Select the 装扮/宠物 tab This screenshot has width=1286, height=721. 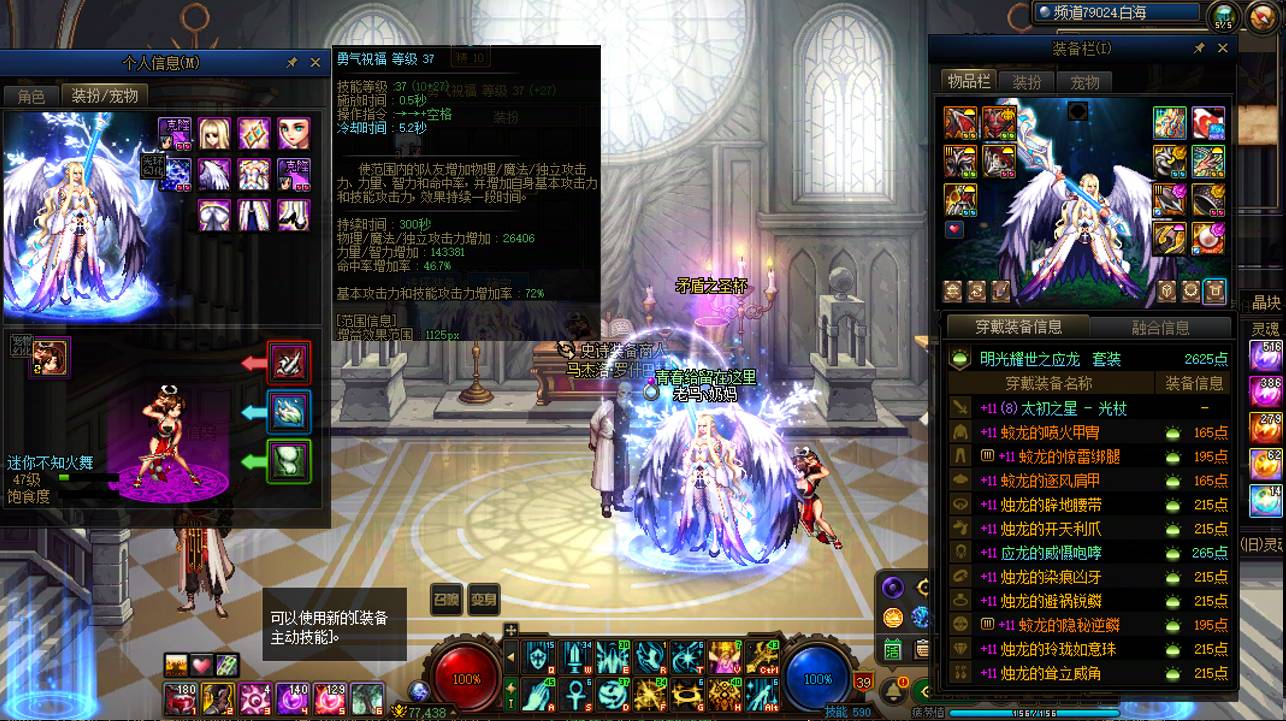(104, 96)
